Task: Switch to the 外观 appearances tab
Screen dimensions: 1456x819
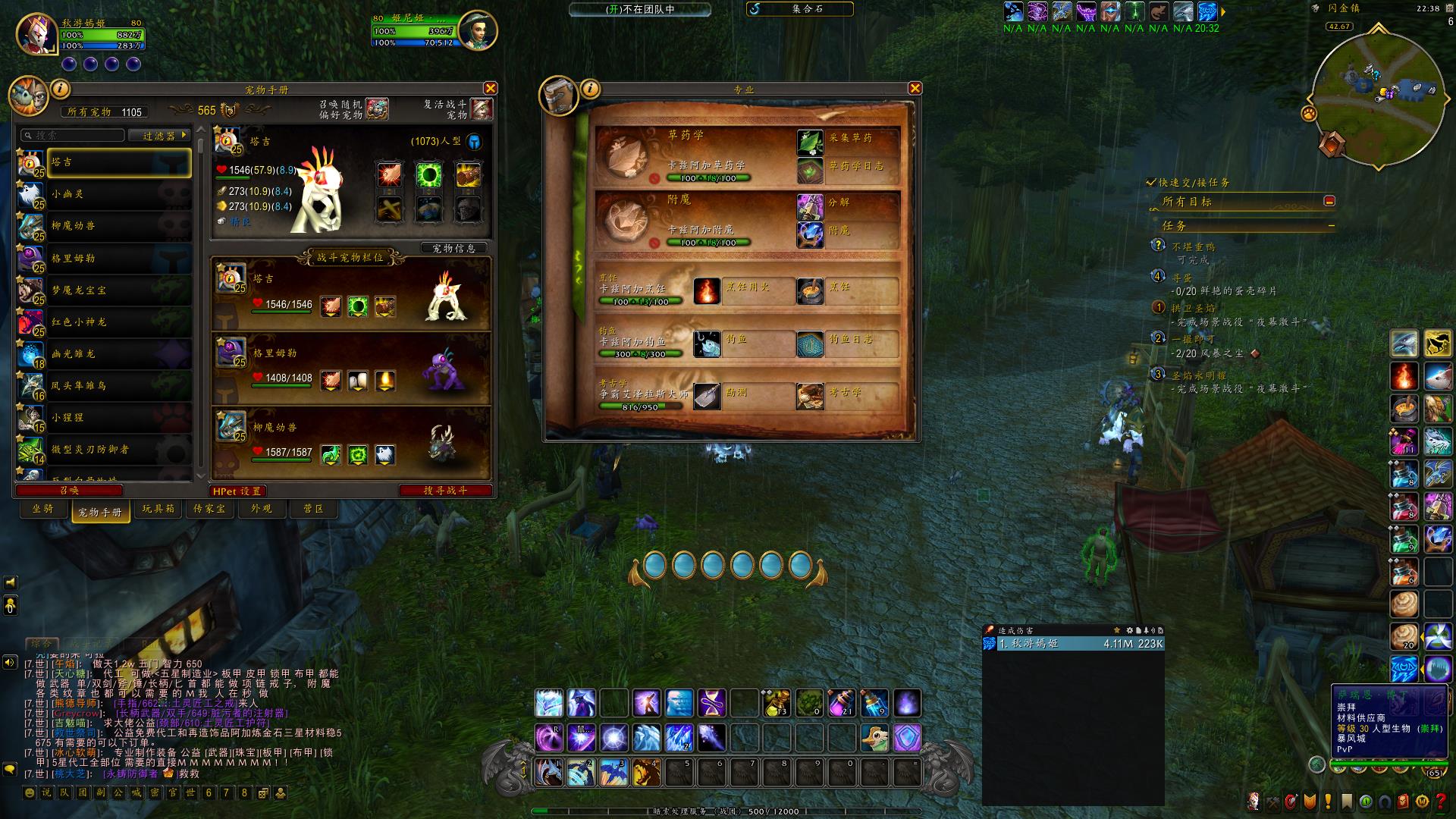Action: click(x=262, y=509)
